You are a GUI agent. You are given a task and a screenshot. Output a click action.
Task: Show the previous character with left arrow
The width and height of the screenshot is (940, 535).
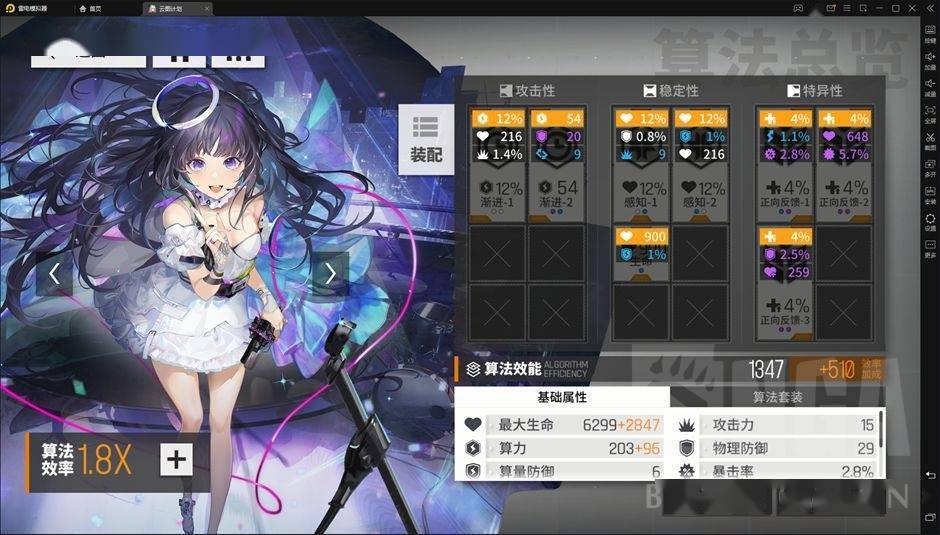tap(54, 273)
